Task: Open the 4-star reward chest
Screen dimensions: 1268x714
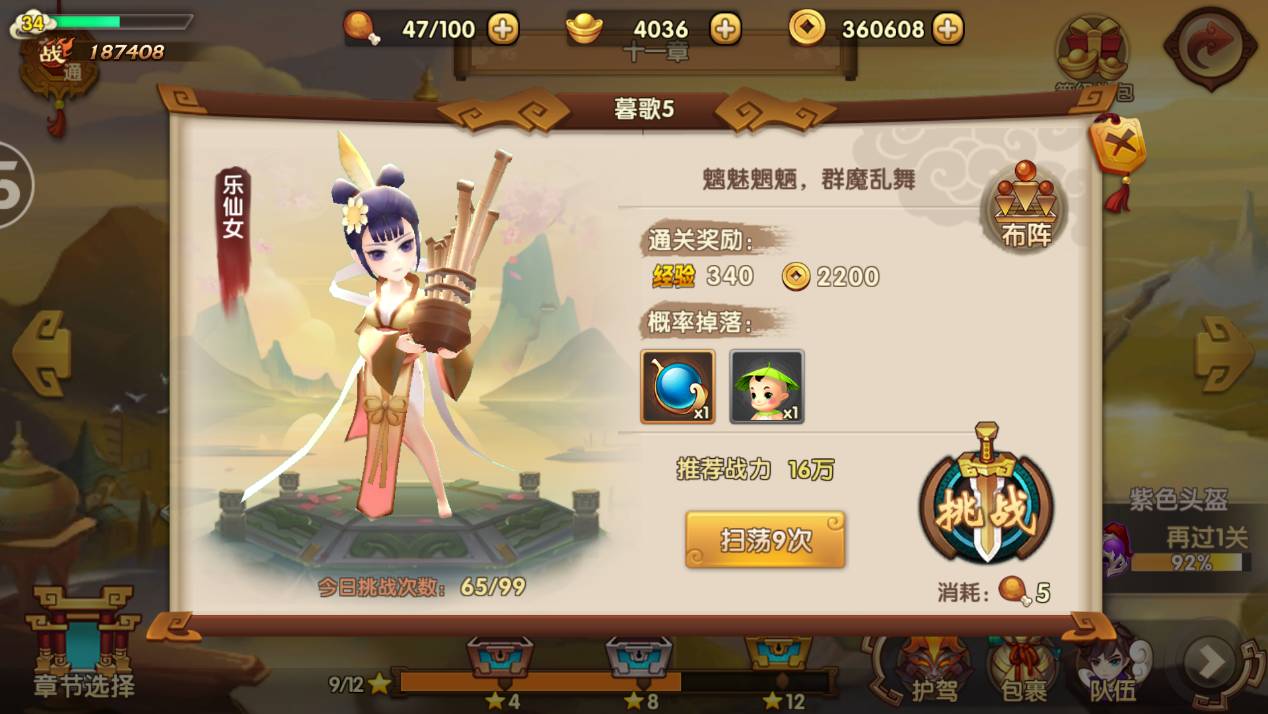Action: (500, 660)
